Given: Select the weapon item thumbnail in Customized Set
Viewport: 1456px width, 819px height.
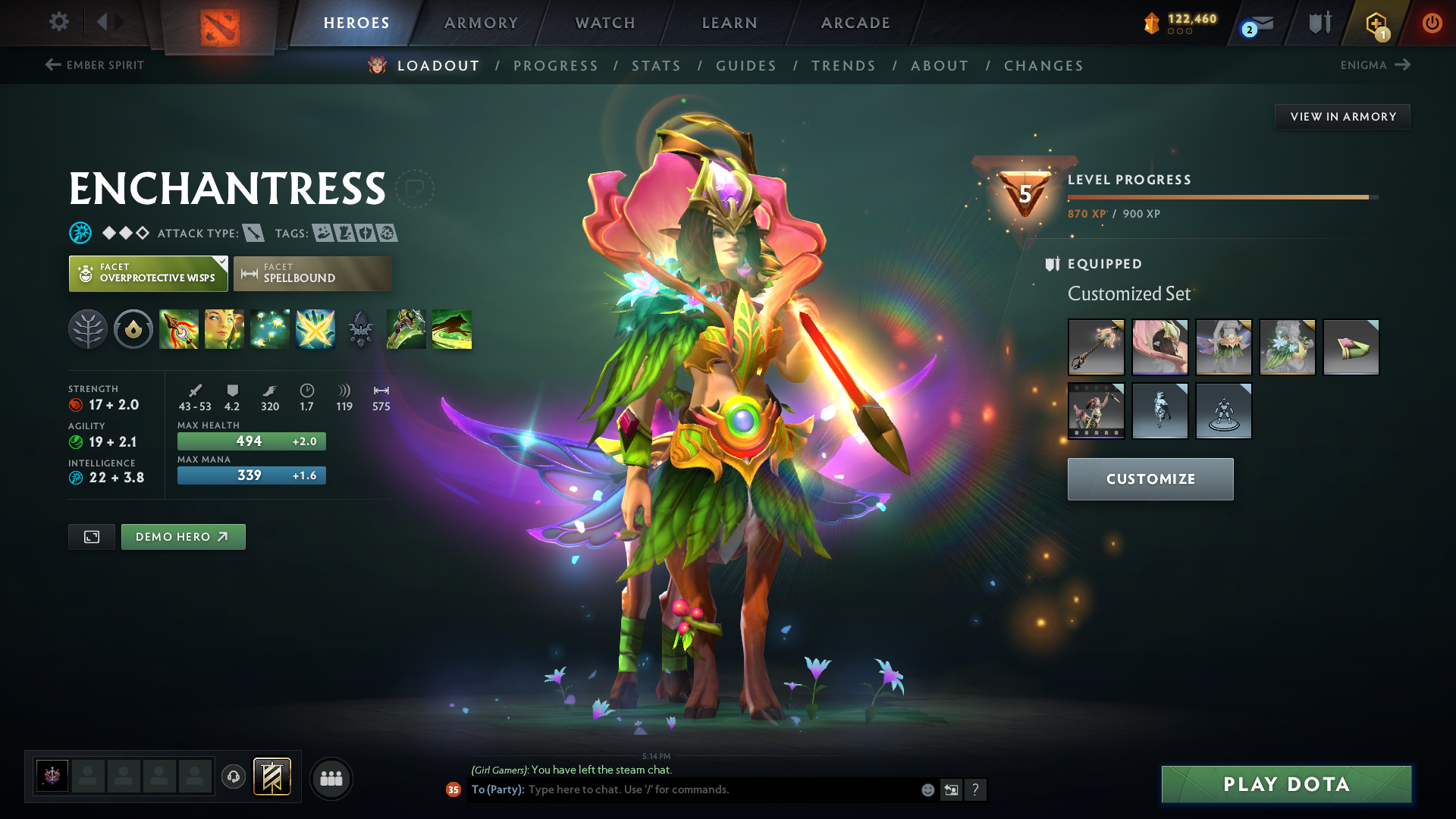Looking at the screenshot, I should click(1096, 347).
